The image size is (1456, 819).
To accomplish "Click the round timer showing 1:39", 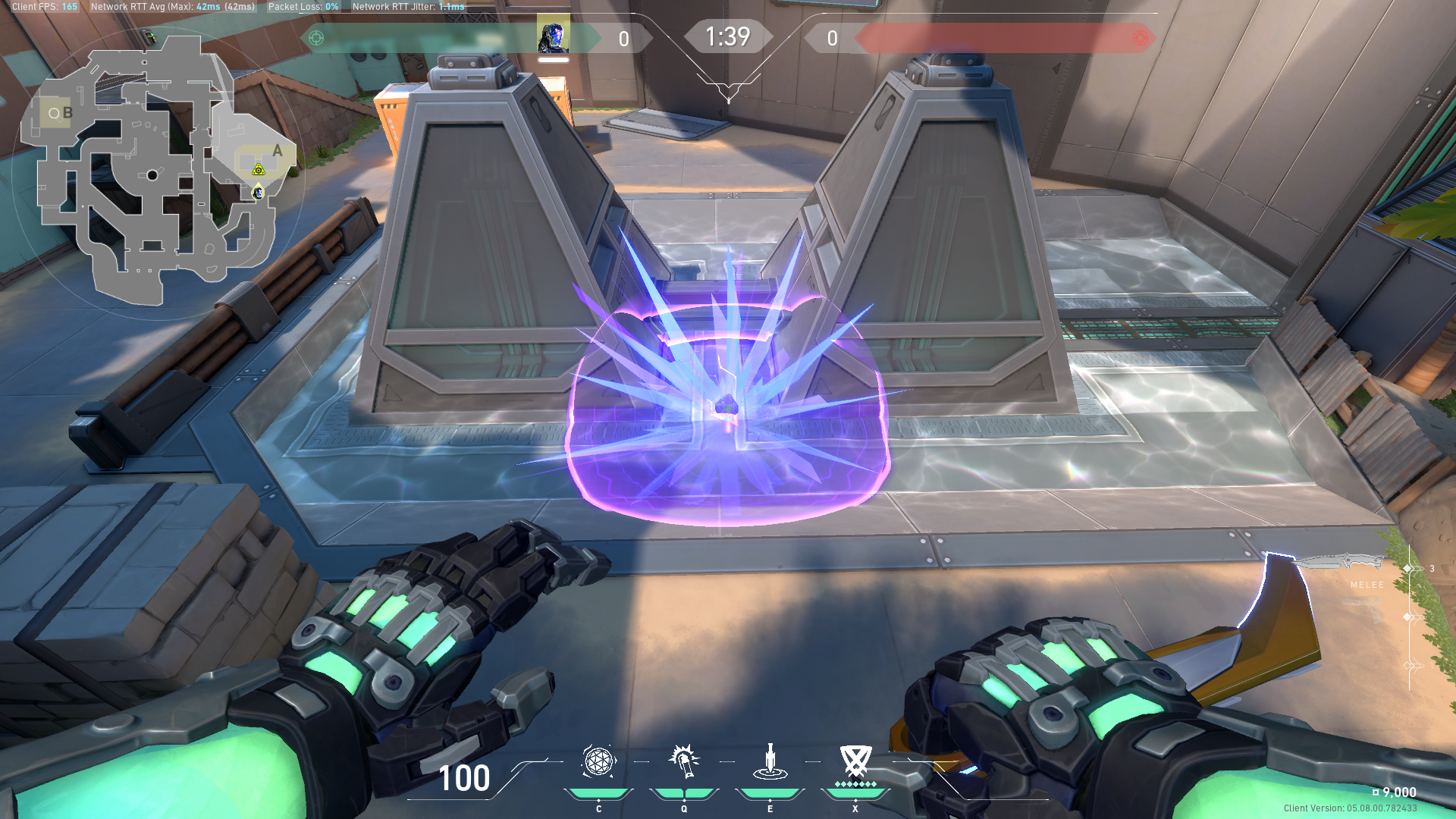I will [728, 36].
